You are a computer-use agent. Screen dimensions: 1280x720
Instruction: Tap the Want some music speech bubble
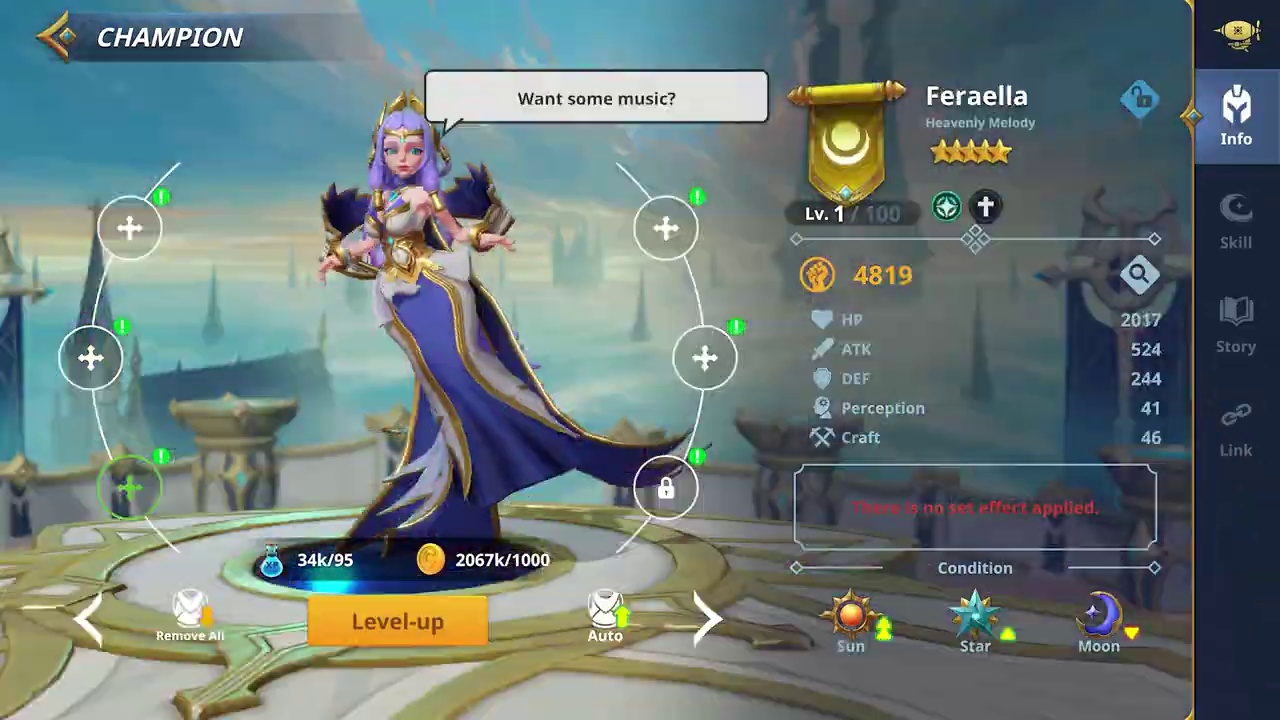[x=596, y=98]
